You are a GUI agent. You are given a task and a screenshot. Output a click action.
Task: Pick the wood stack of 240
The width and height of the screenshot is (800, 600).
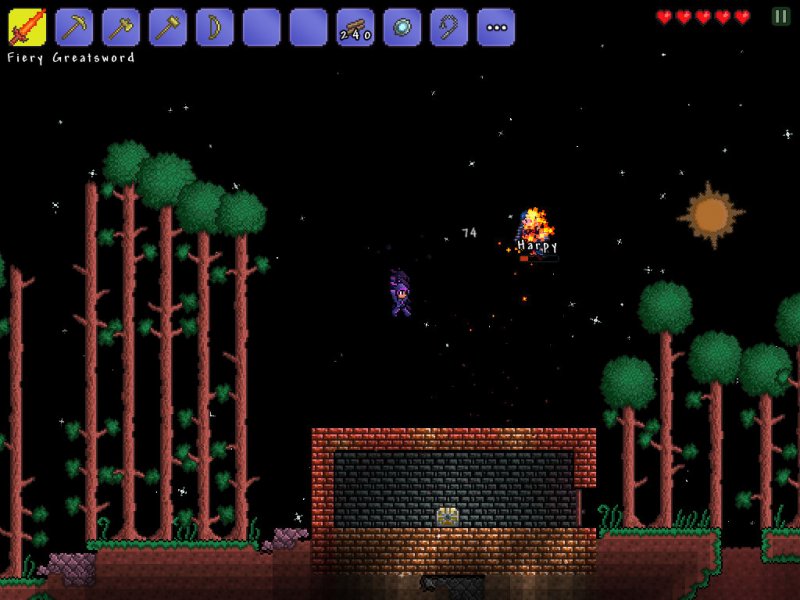[355, 27]
